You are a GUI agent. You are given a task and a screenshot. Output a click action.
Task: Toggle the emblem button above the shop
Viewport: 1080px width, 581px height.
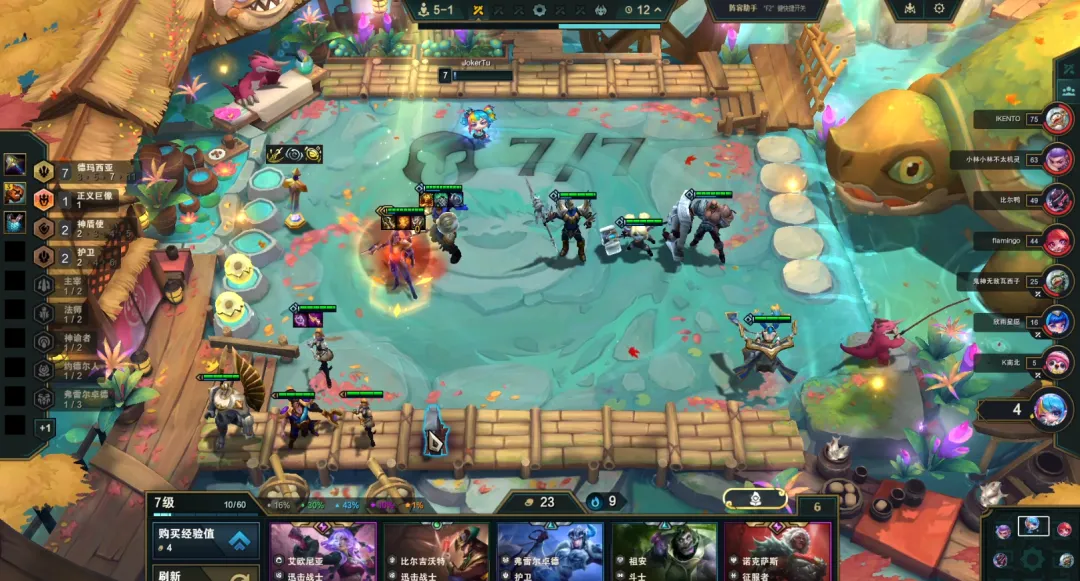coord(756,497)
